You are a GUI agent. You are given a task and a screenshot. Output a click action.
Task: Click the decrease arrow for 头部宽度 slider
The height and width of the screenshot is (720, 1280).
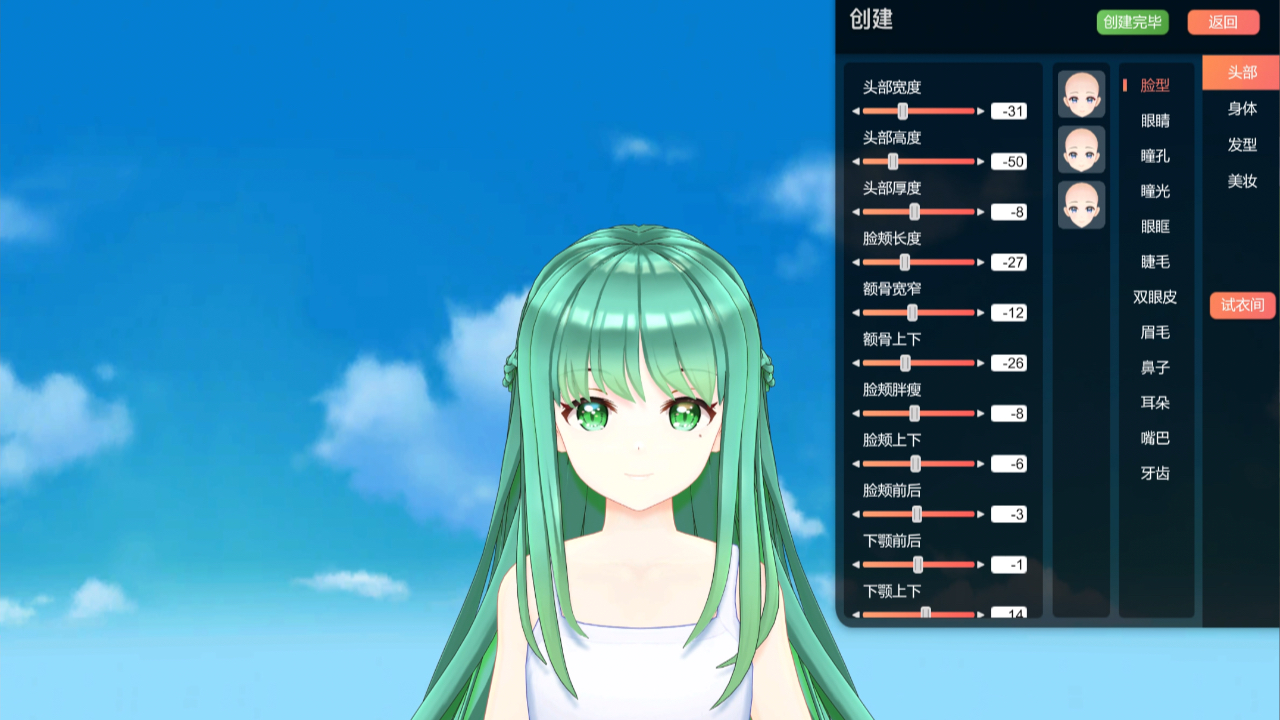[x=857, y=111]
